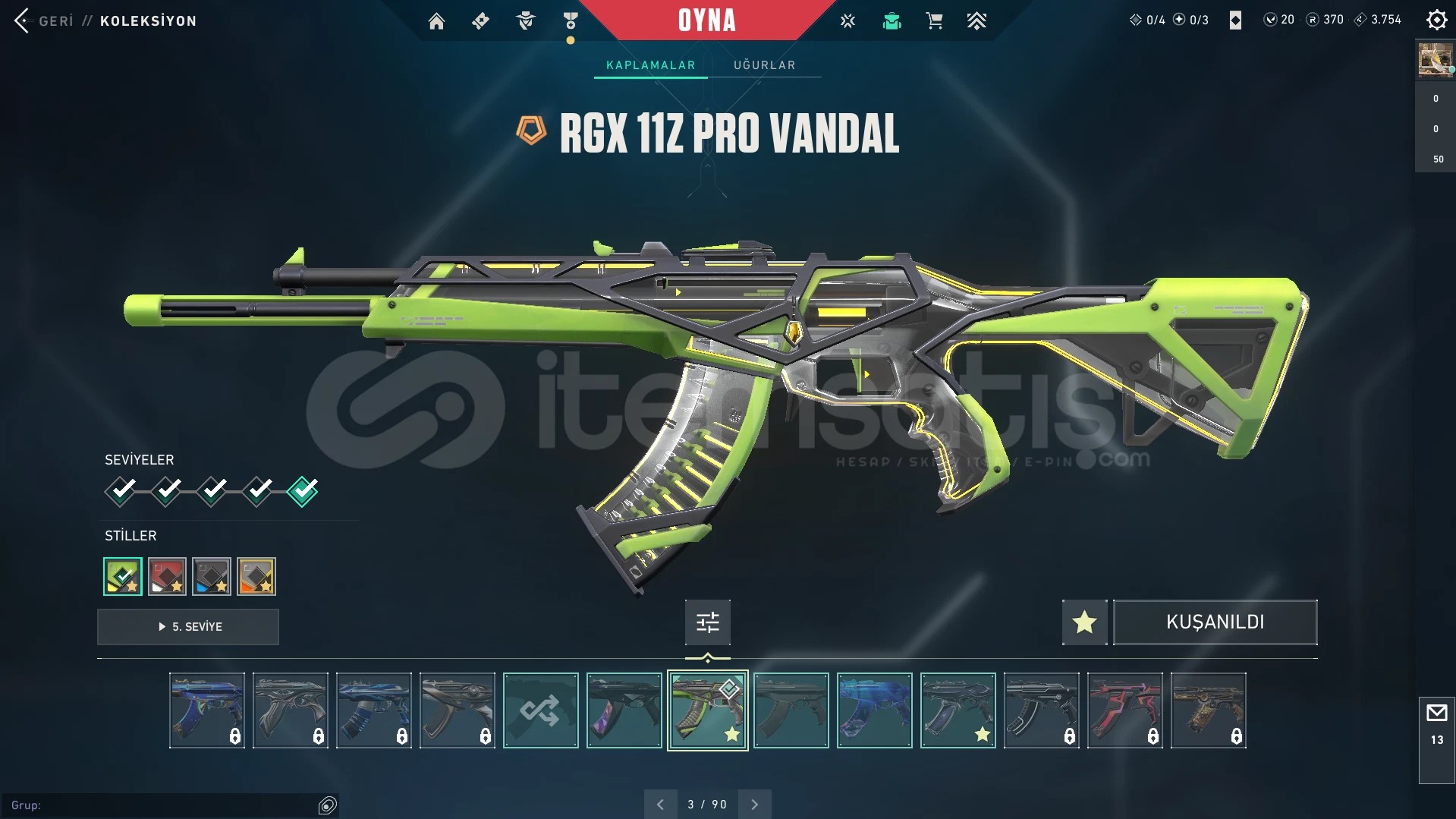1456x819 pixels.
Task: Open the settings gear menu
Action: [x=1436, y=20]
